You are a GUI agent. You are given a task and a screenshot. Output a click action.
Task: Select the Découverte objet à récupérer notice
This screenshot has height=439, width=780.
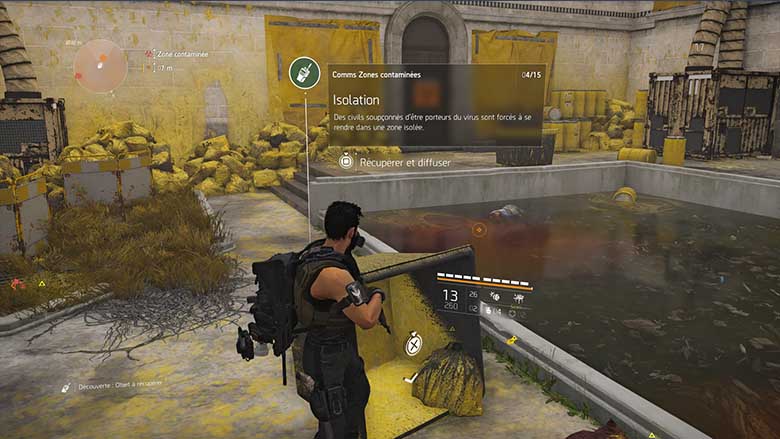(x=110, y=384)
